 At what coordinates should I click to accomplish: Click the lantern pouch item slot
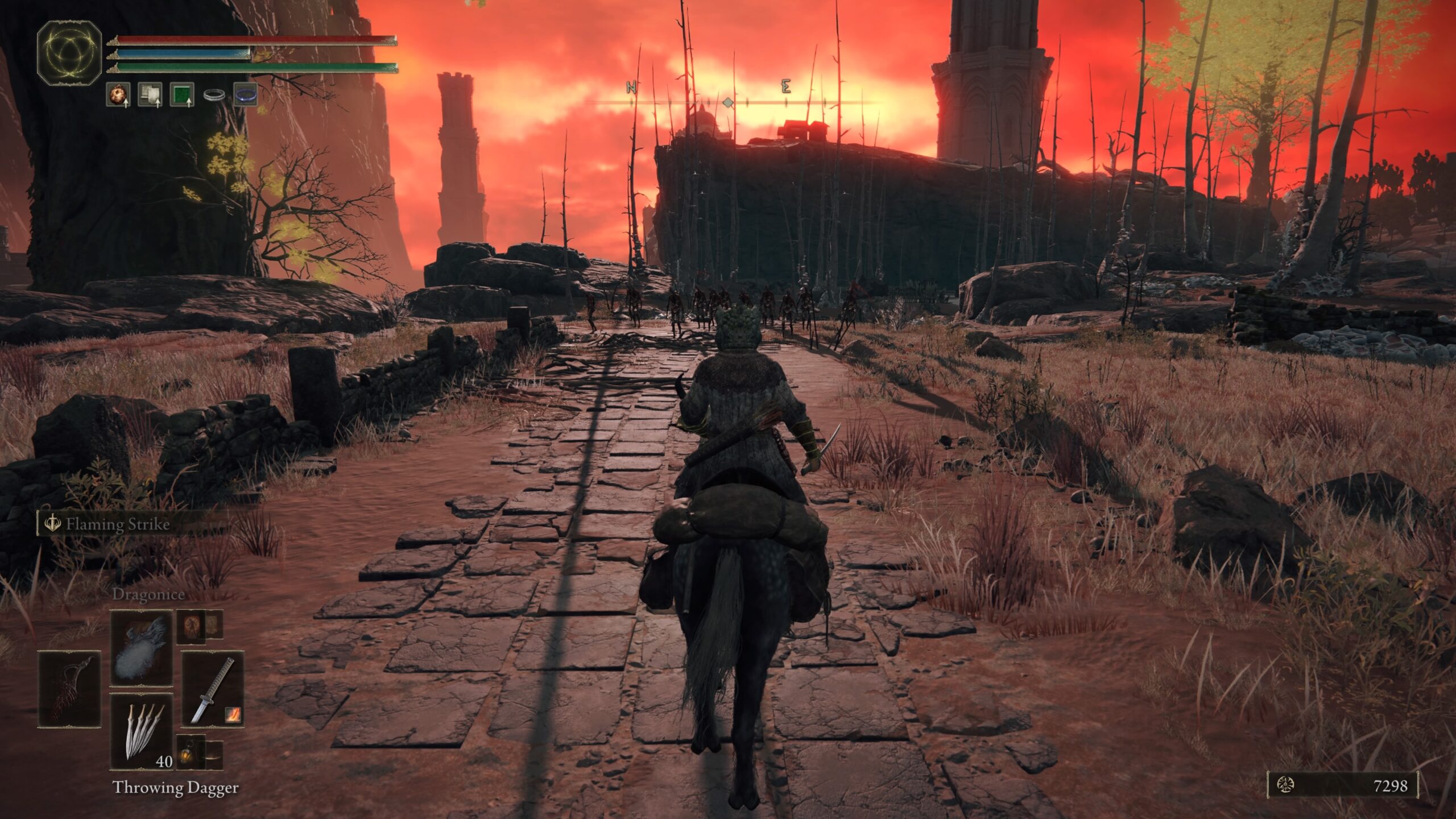[x=191, y=754]
